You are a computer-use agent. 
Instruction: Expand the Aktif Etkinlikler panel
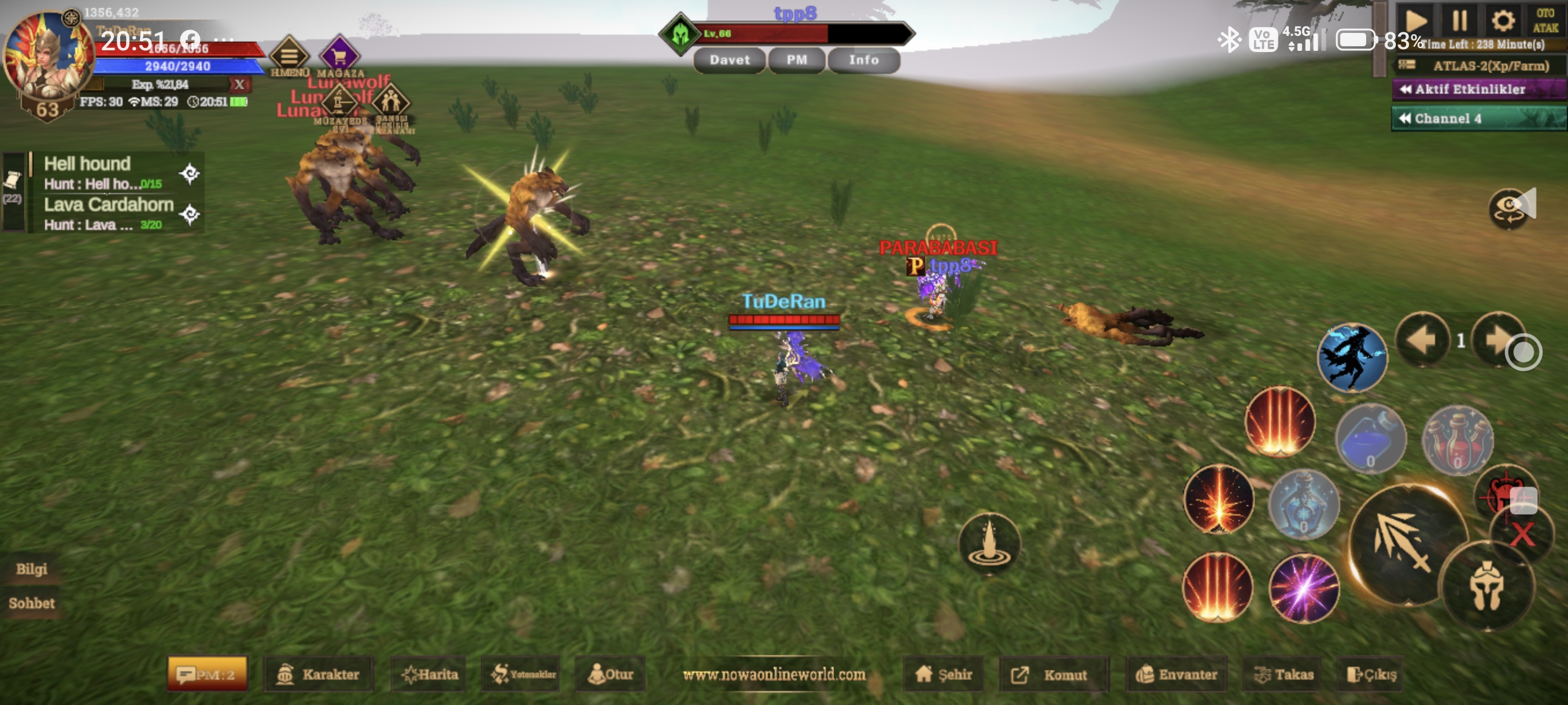[x=1477, y=90]
